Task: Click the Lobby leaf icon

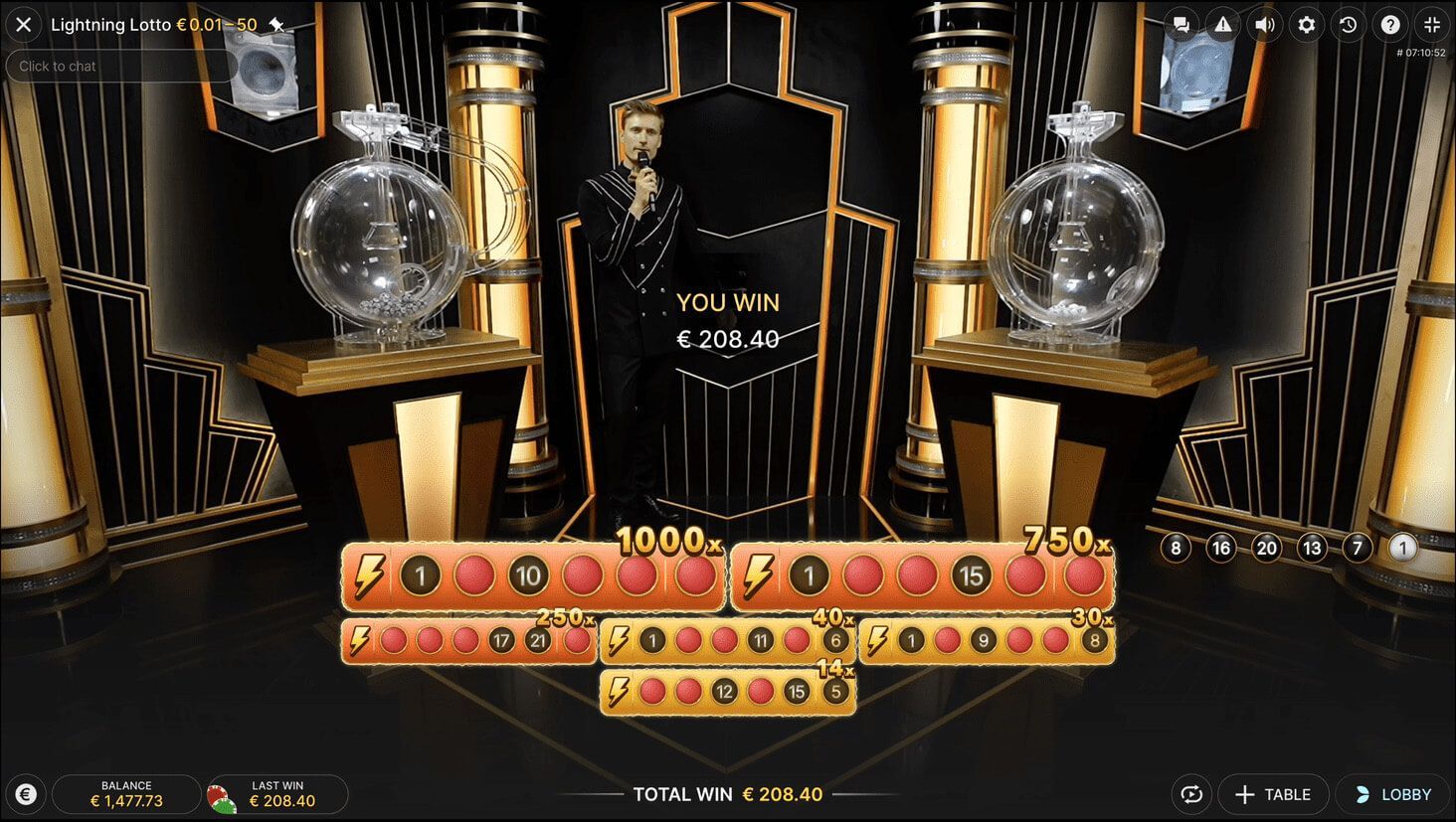Action: 1364,794
